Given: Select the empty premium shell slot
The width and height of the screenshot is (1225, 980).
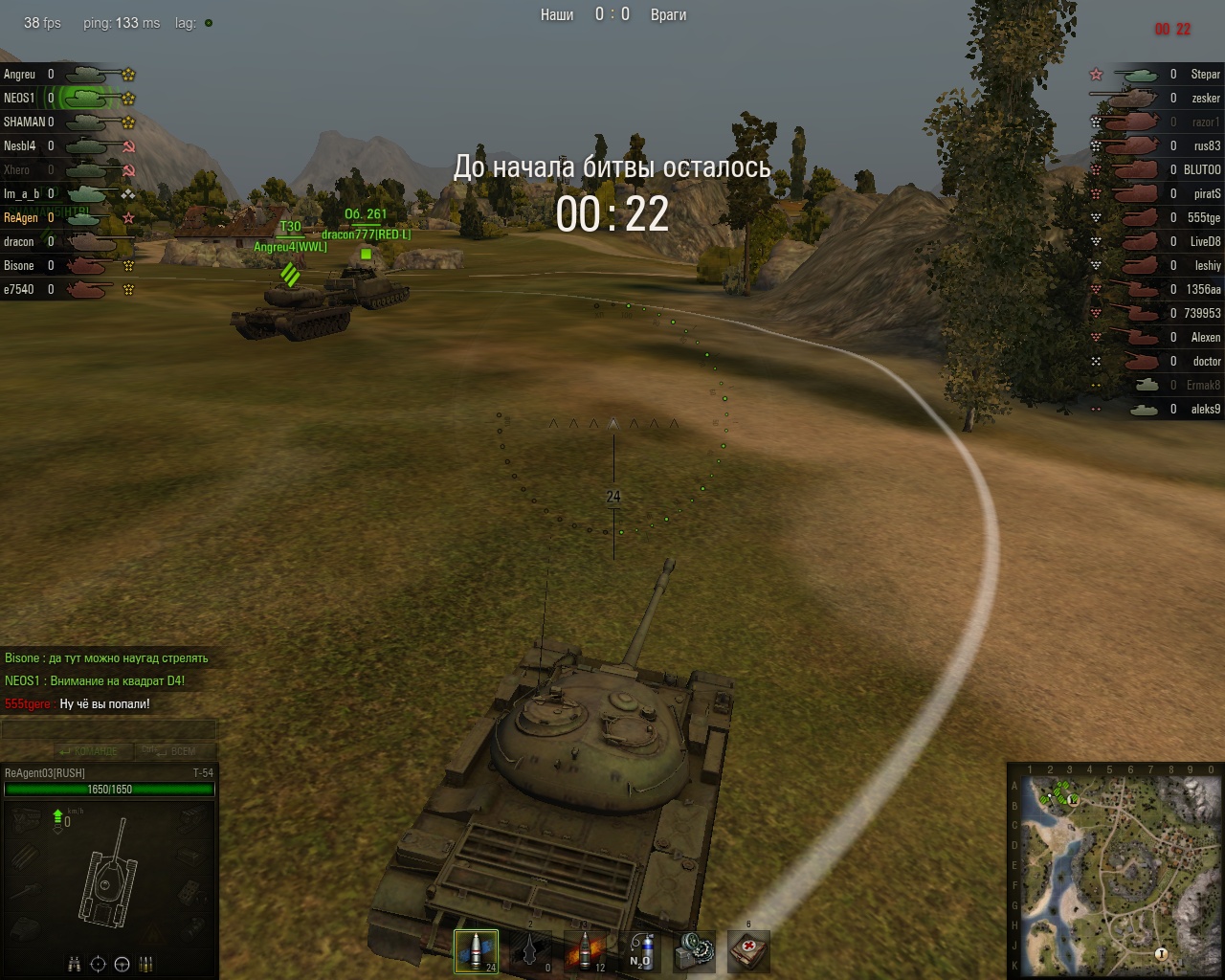Looking at the screenshot, I should [530, 951].
